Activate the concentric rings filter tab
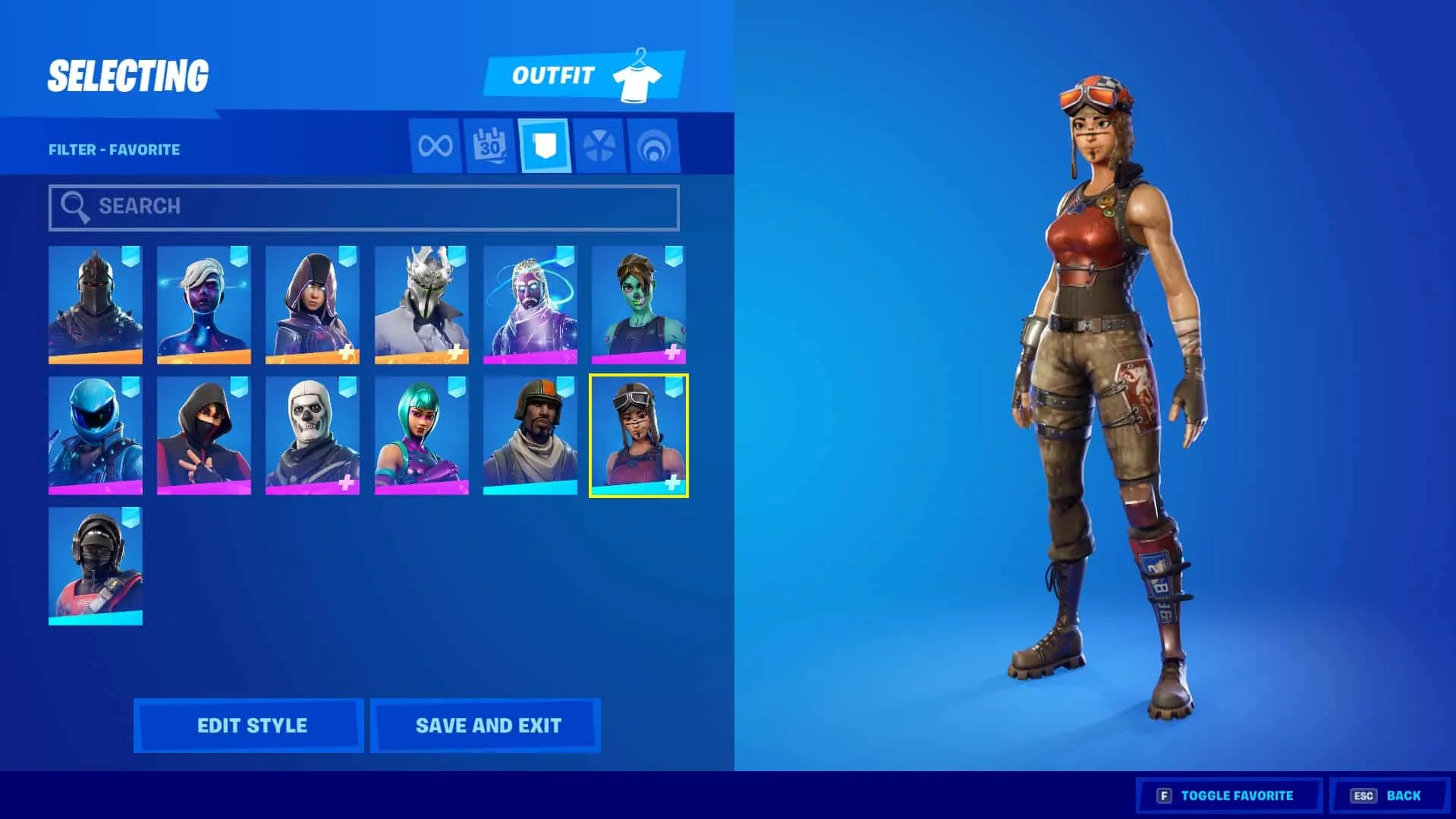The height and width of the screenshot is (819, 1456). [653, 146]
